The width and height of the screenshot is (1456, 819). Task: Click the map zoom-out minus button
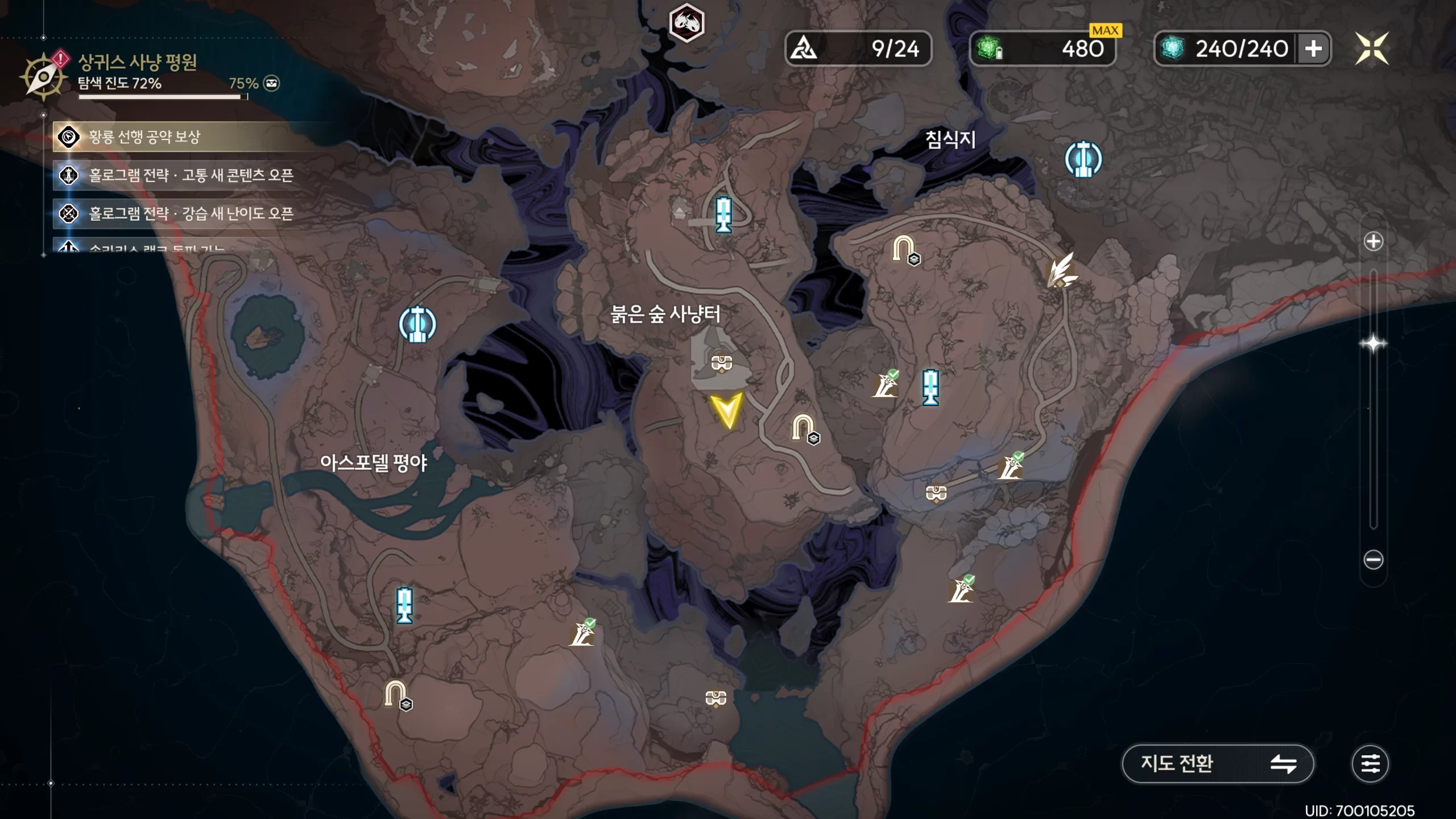point(1374,560)
